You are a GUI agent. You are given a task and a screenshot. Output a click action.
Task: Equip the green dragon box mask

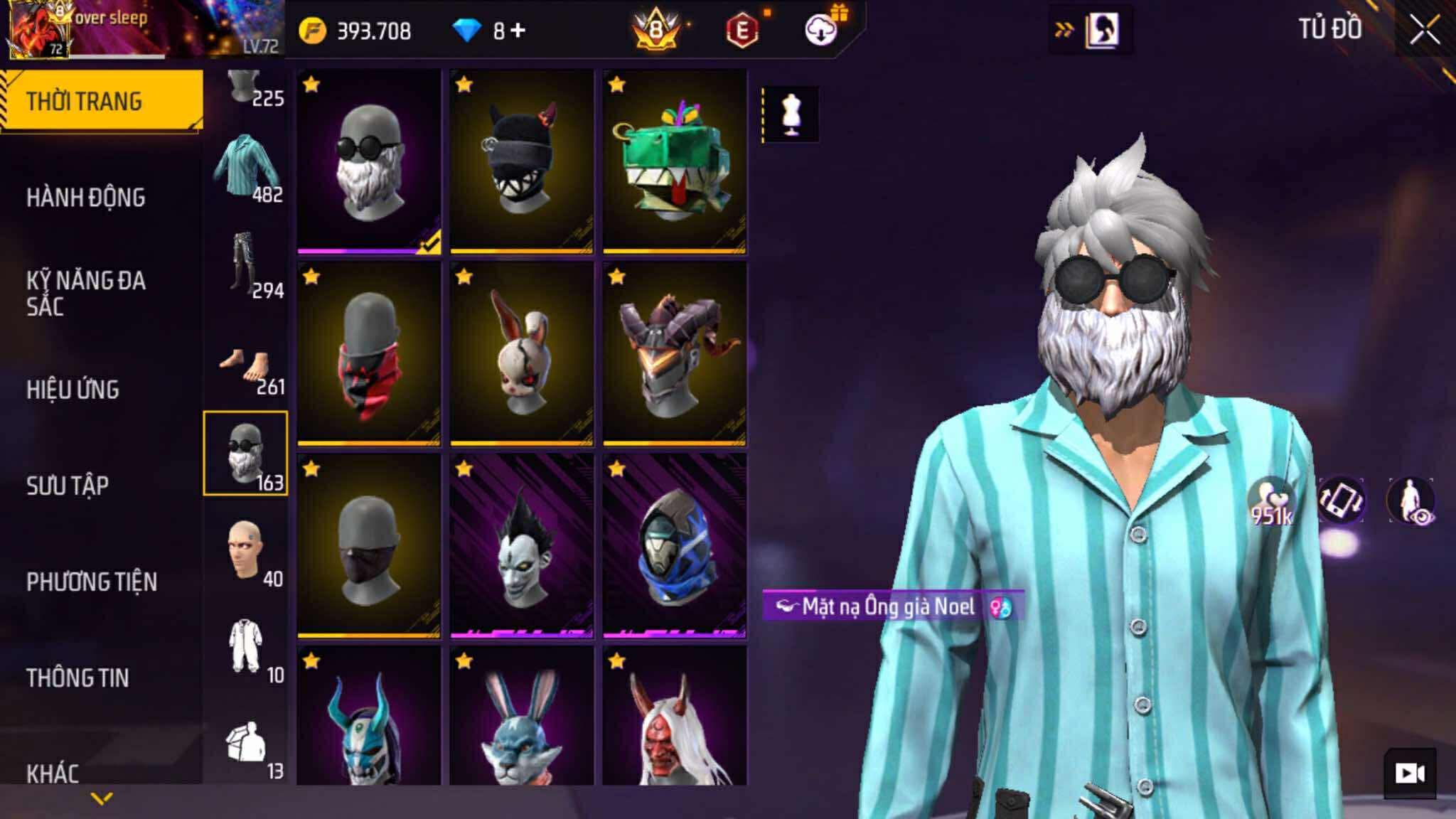click(x=674, y=161)
